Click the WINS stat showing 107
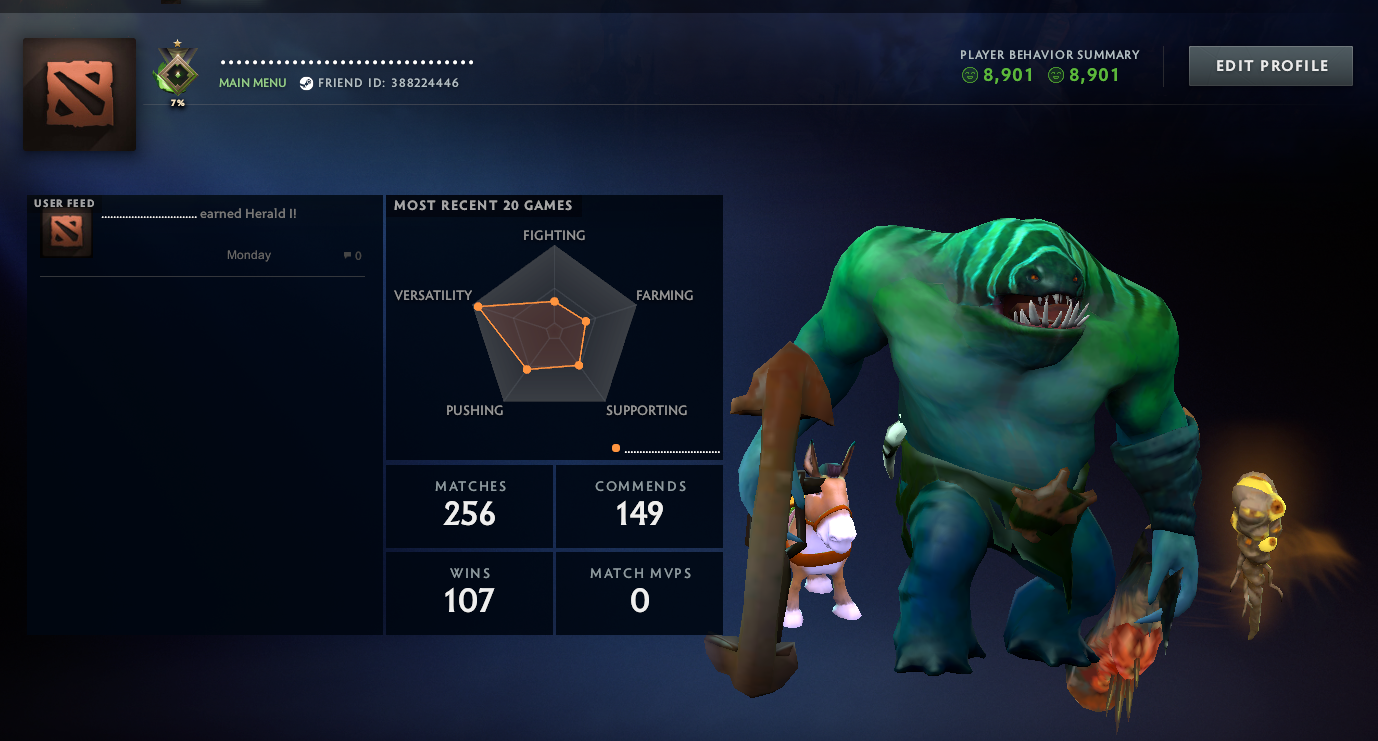This screenshot has height=741, width=1378. point(468,592)
